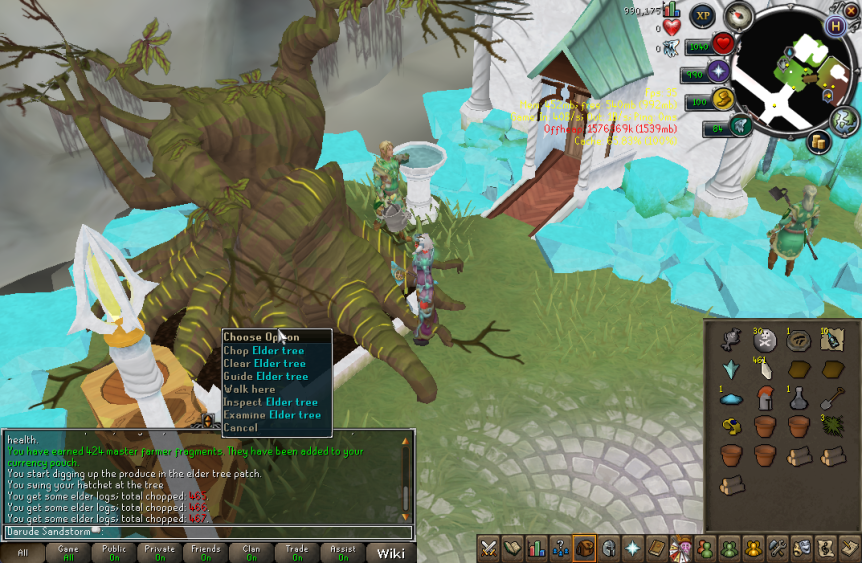Select Clear Elder tree option

point(265,364)
